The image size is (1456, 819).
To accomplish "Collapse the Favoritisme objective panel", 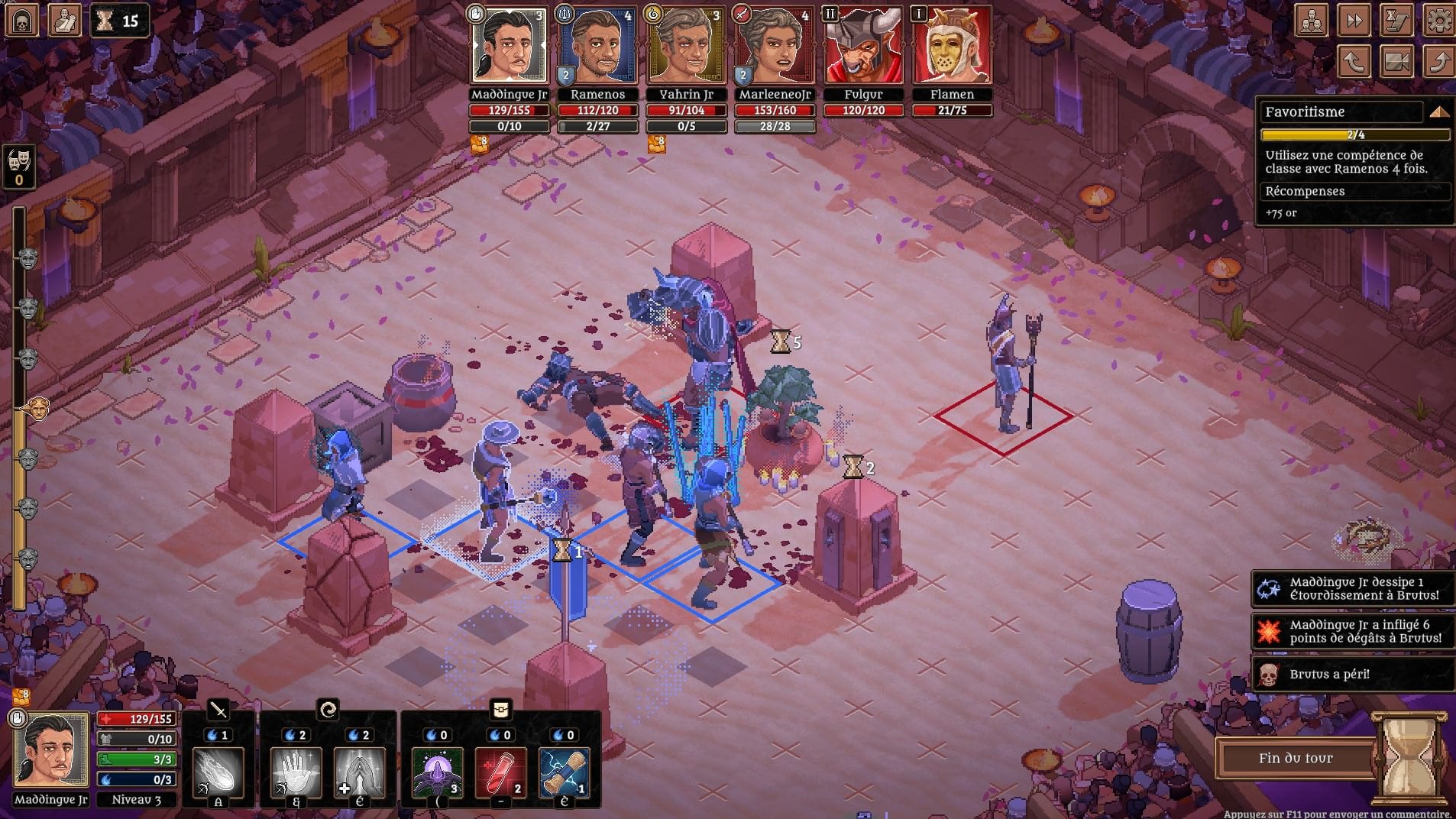I will click(x=1438, y=112).
